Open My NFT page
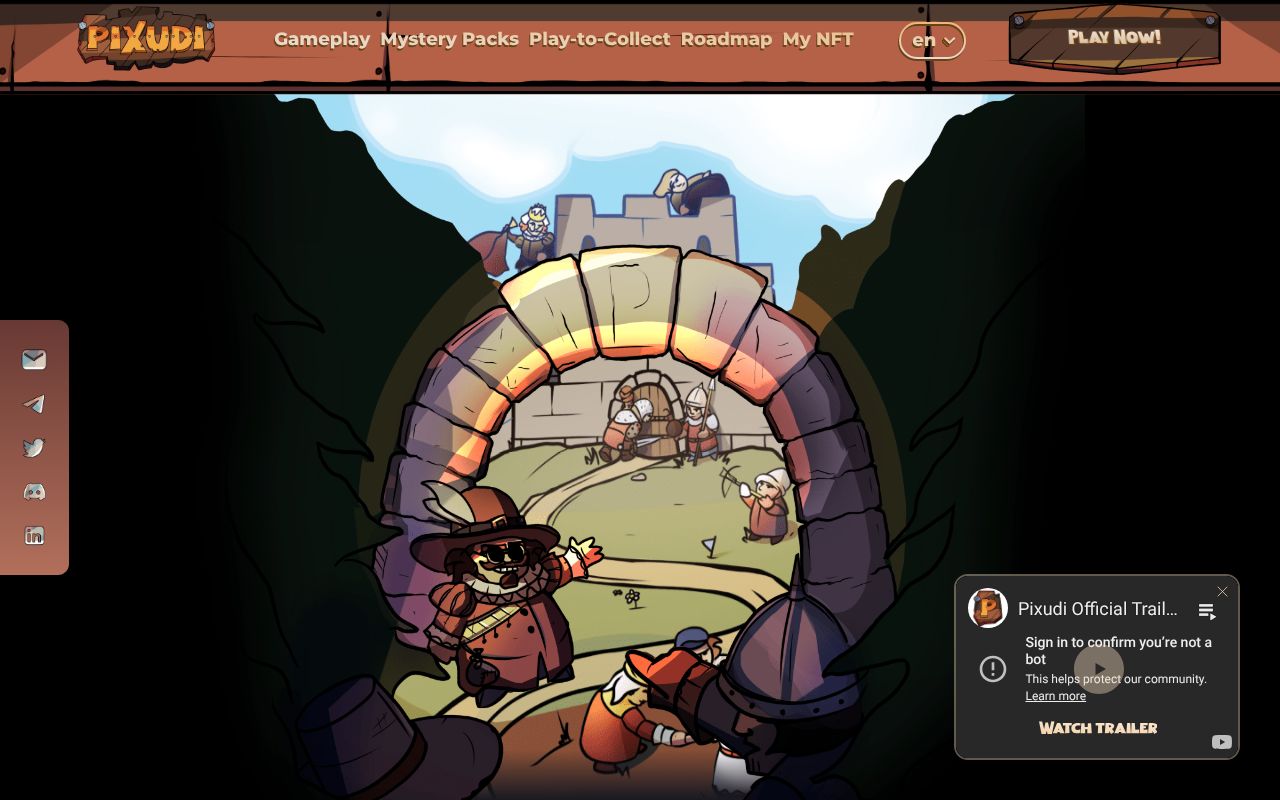This screenshot has height=800, width=1280. point(818,39)
